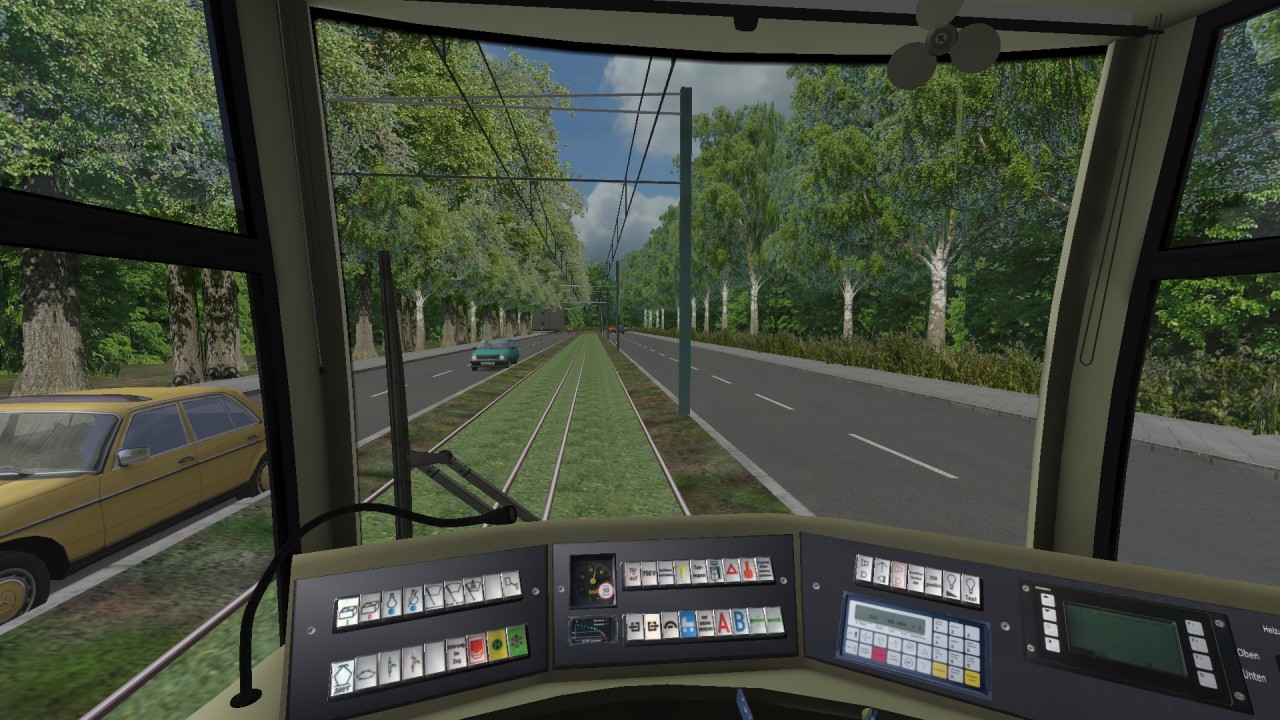Screen dimensions: 1280x720
Task: Click the up arrow beside the green display
Action: pos(1047,601)
